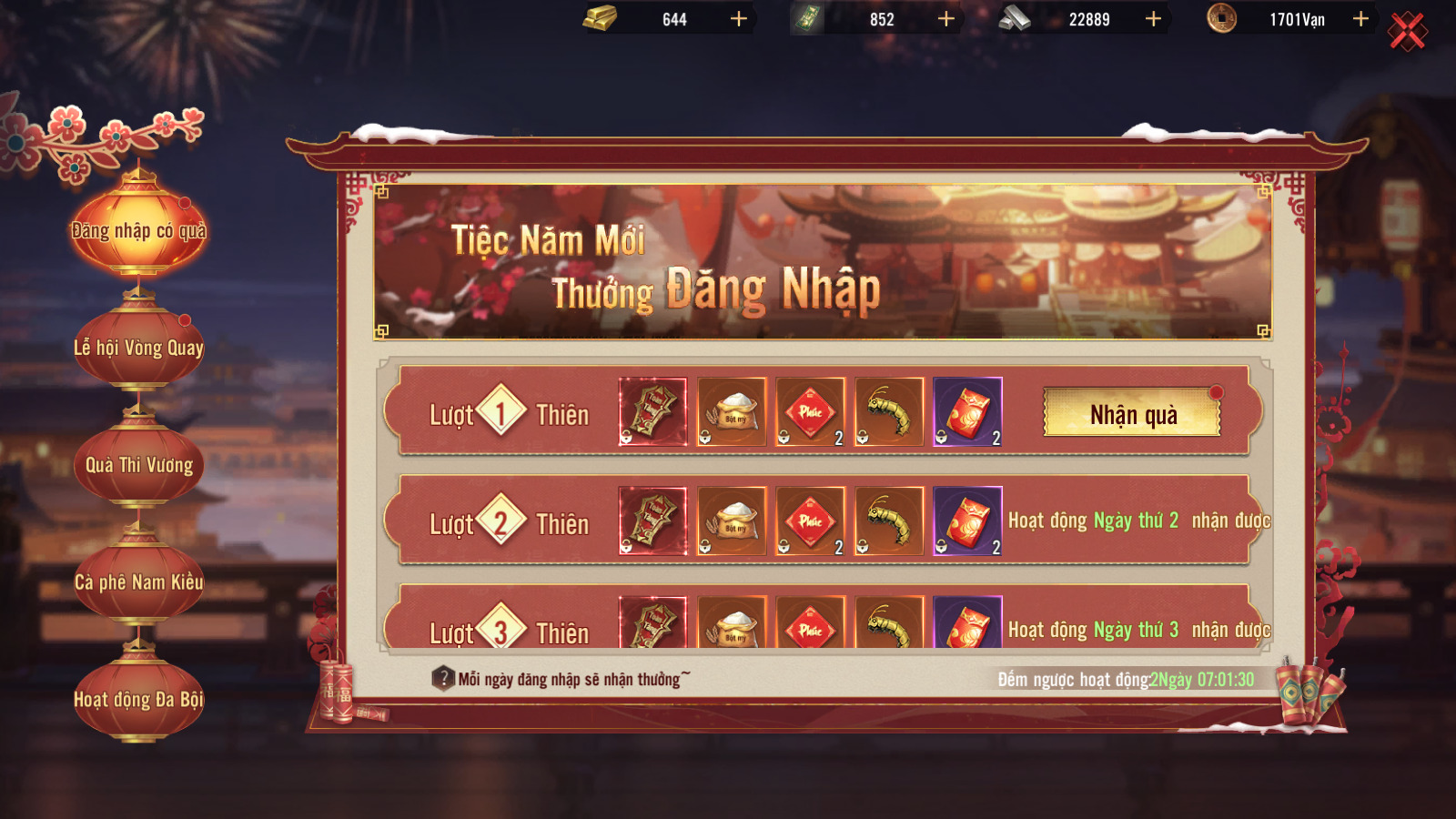Close the event window with the red X

(1407, 32)
